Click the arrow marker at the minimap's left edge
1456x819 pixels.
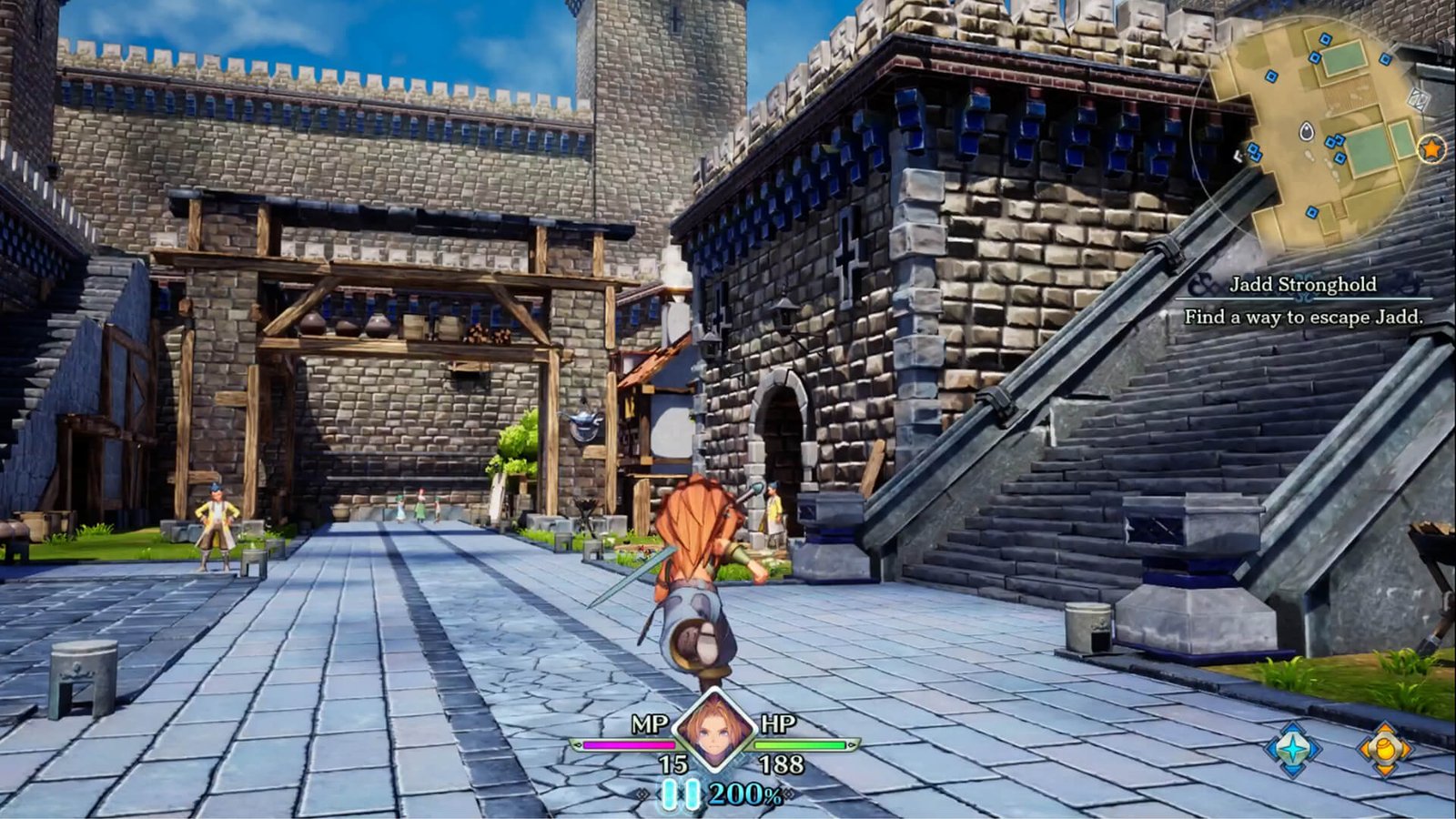click(x=1238, y=157)
